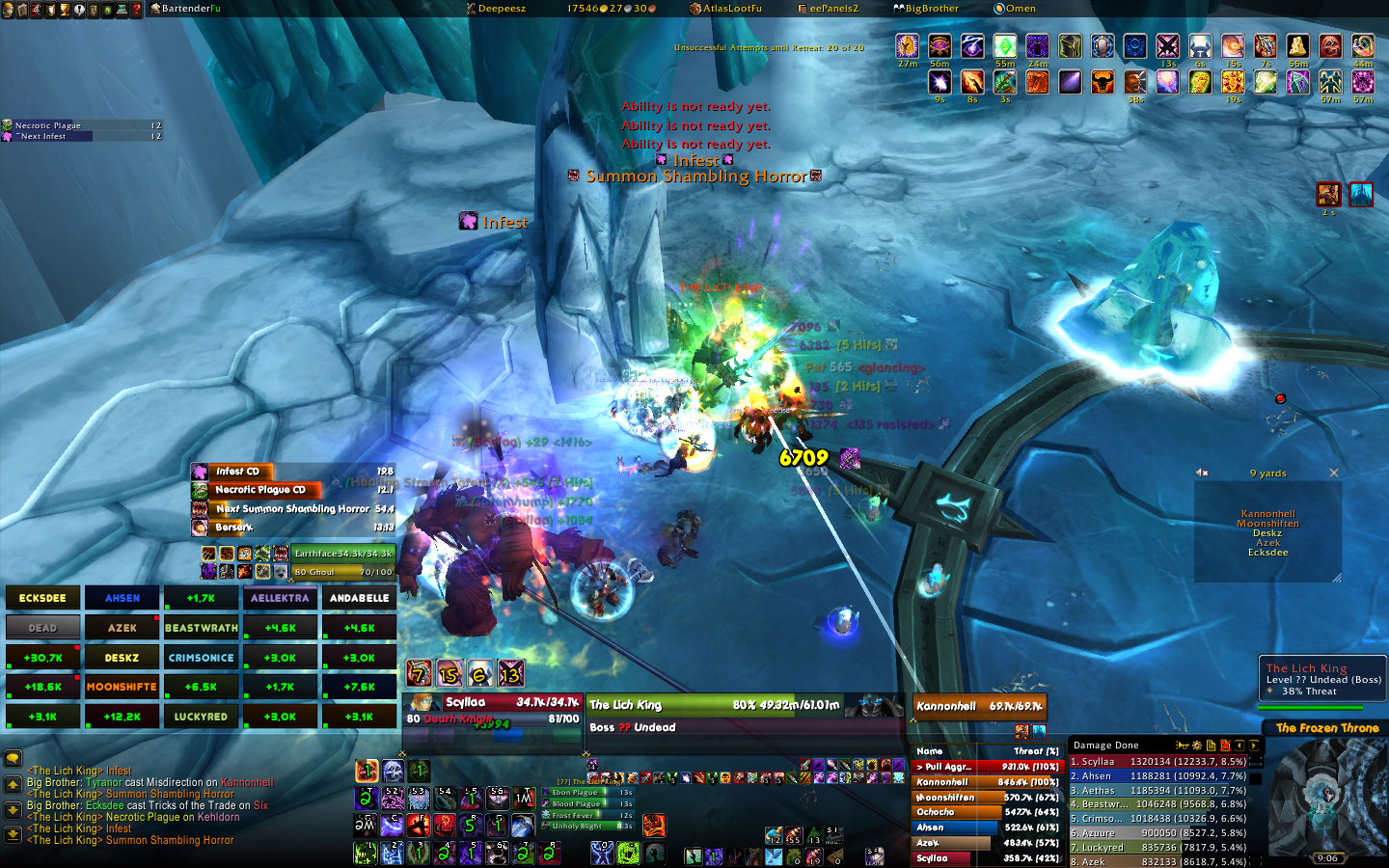This screenshot has height=868, width=1389.
Task: Go to the next damage meter page
Action: (x=1254, y=746)
